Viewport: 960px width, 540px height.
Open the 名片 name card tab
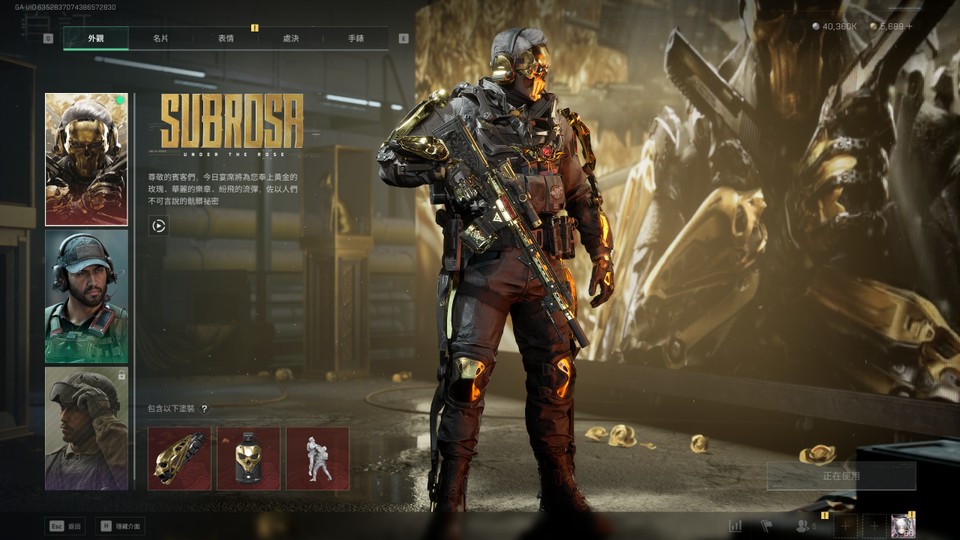[161, 39]
